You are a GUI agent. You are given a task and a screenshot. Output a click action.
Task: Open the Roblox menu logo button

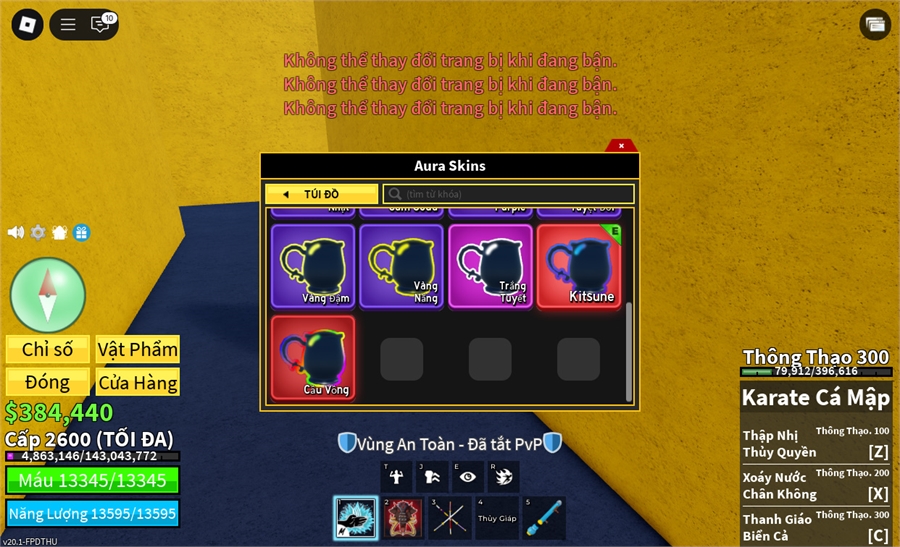click(27, 24)
